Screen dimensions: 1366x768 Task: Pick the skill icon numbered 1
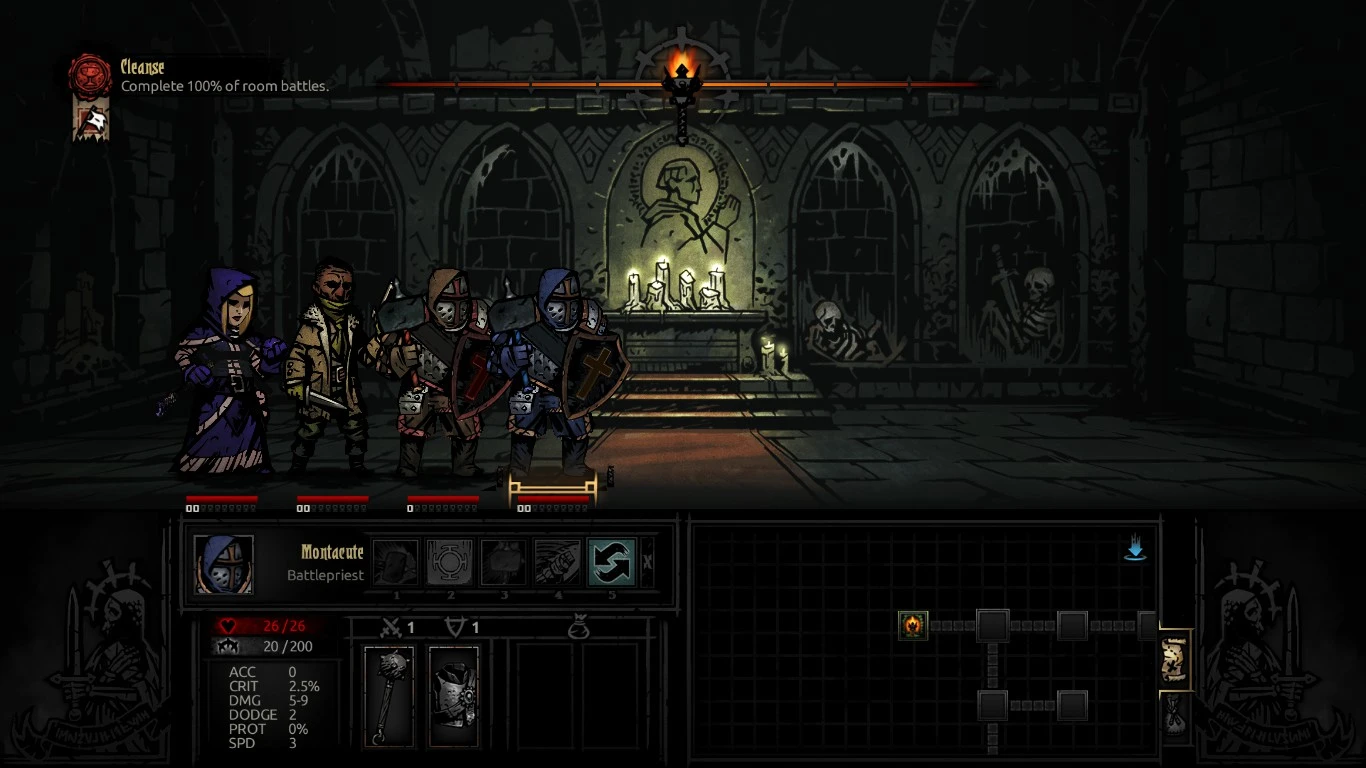coord(397,562)
